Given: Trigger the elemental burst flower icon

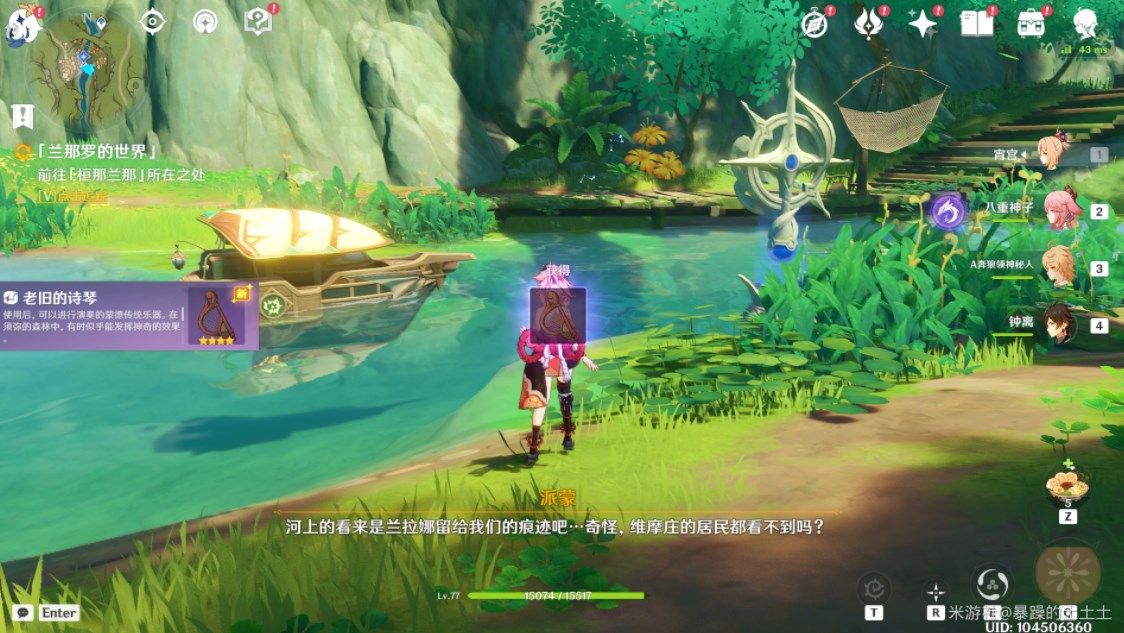Looking at the screenshot, I should 1068,574.
